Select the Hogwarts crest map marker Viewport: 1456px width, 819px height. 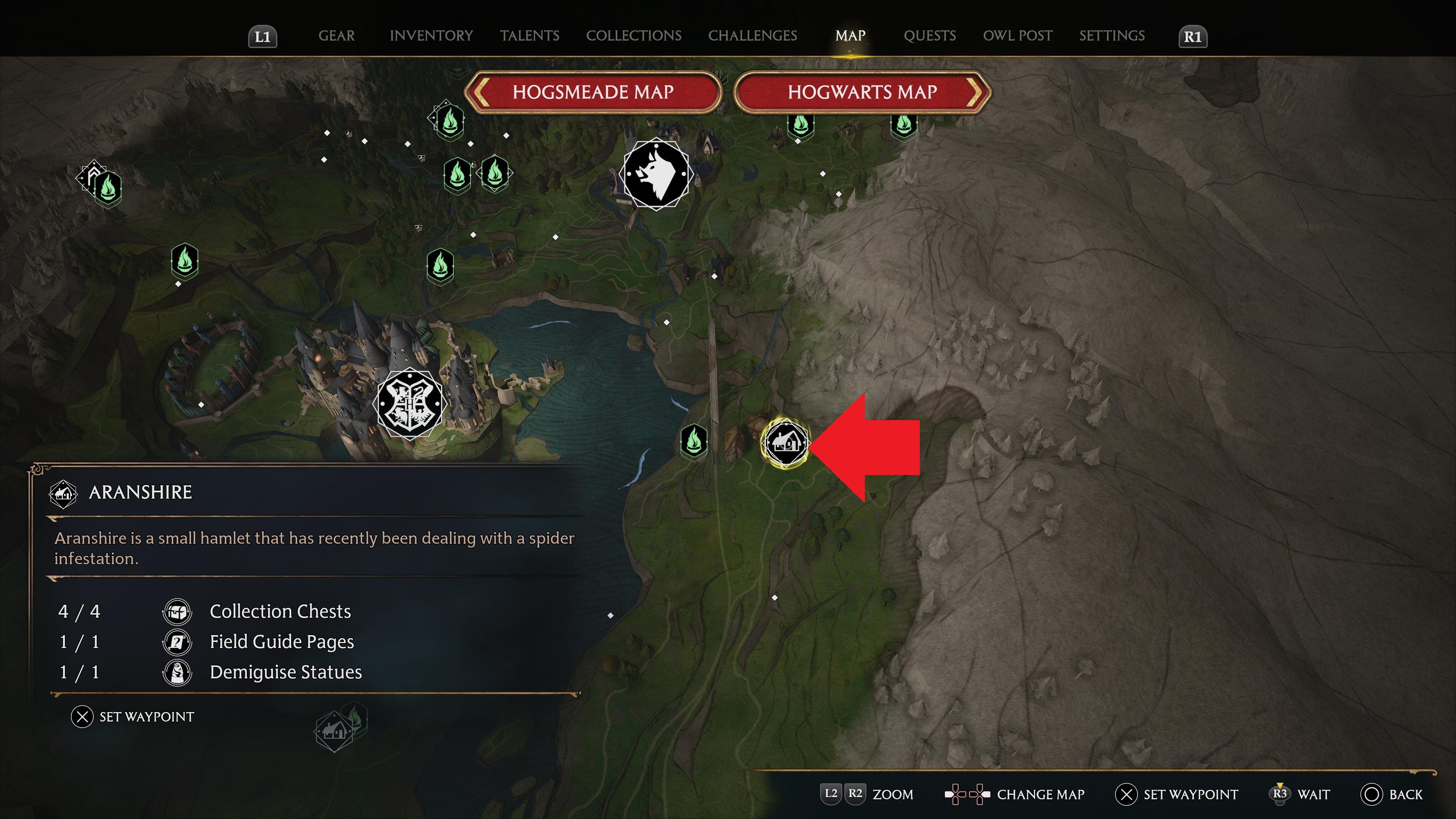pyautogui.click(x=410, y=404)
